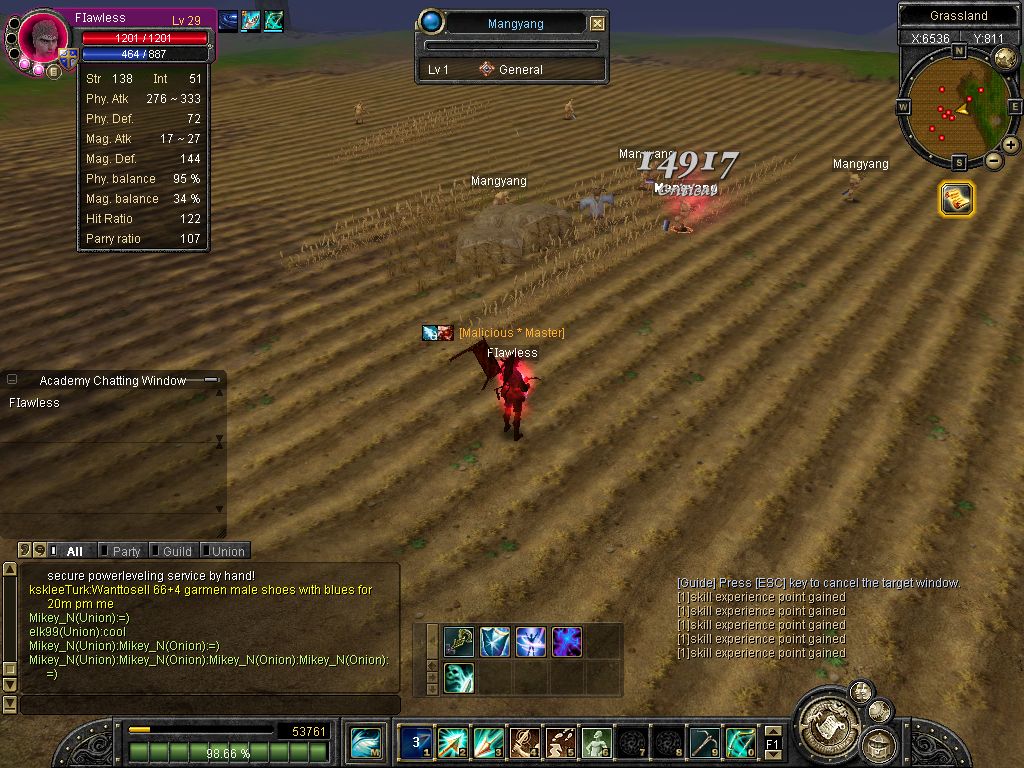Close the Mangyang target window
Image resolution: width=1024 pixels, height=768 pixels.
597,23
